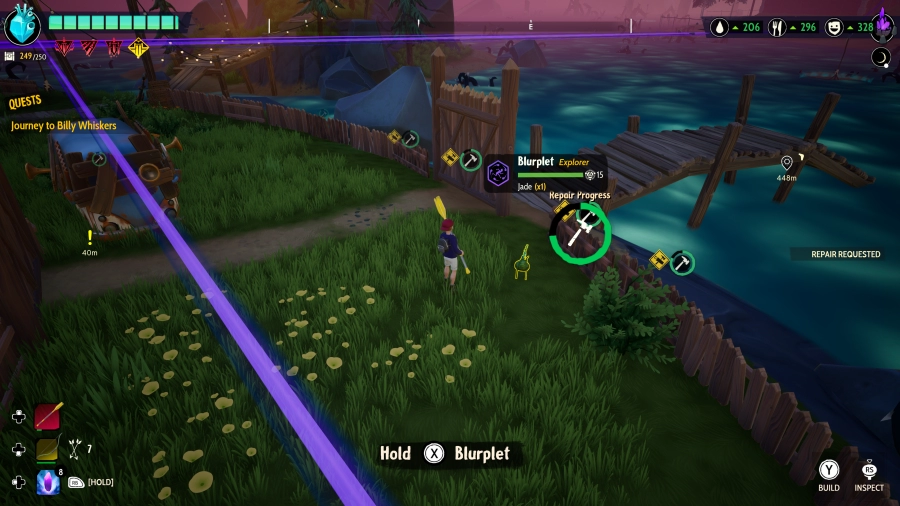Select the 448m map waypoint marker
Screen dimensions: 900x506
pos(787,163)
